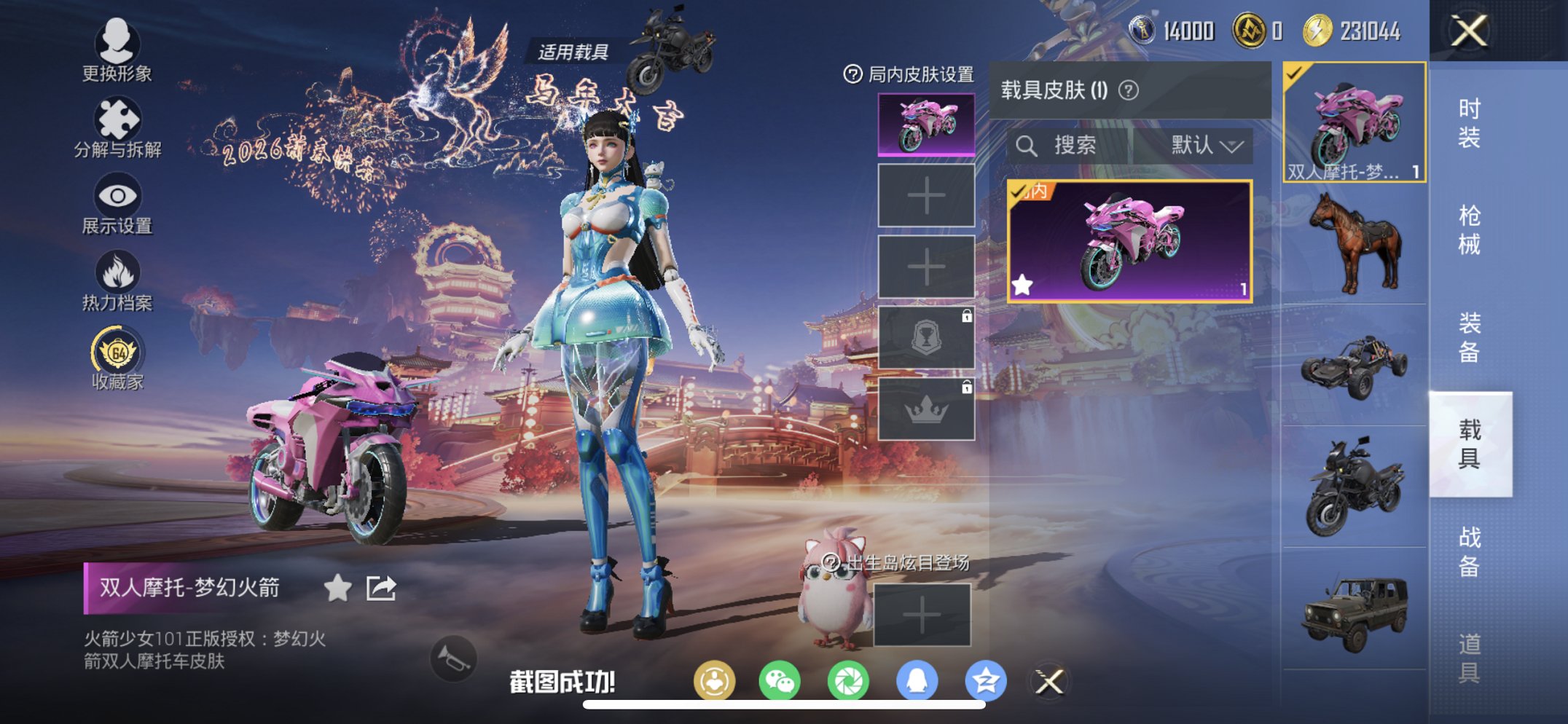Check the gold coin balance showing 231044
This screenshot has height=724, width=1568.
(1344, 31)
